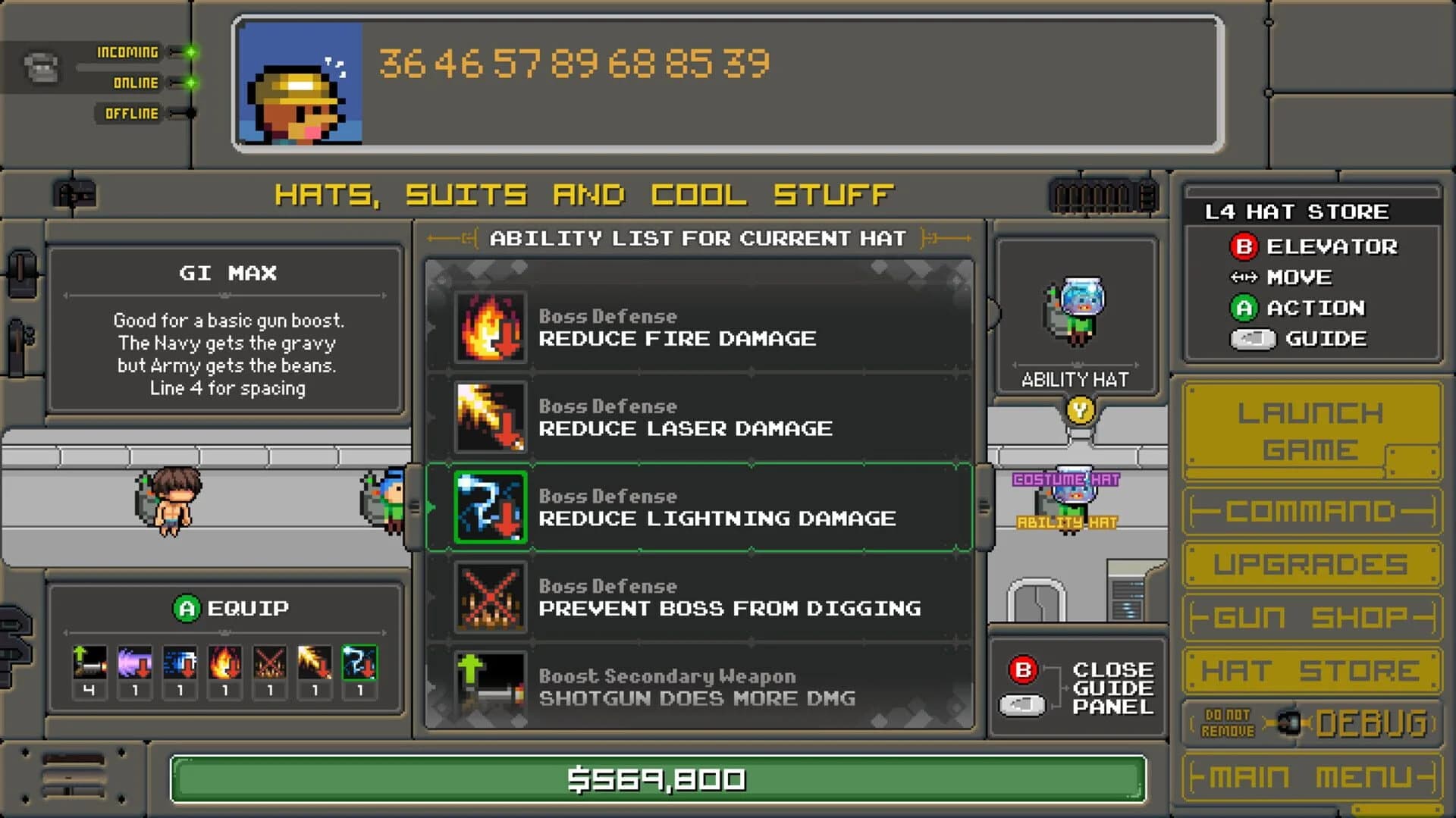Select the Reduce Laser Damage ability icon
This screenshot has height=818, width=1456.
pos(490,418)
